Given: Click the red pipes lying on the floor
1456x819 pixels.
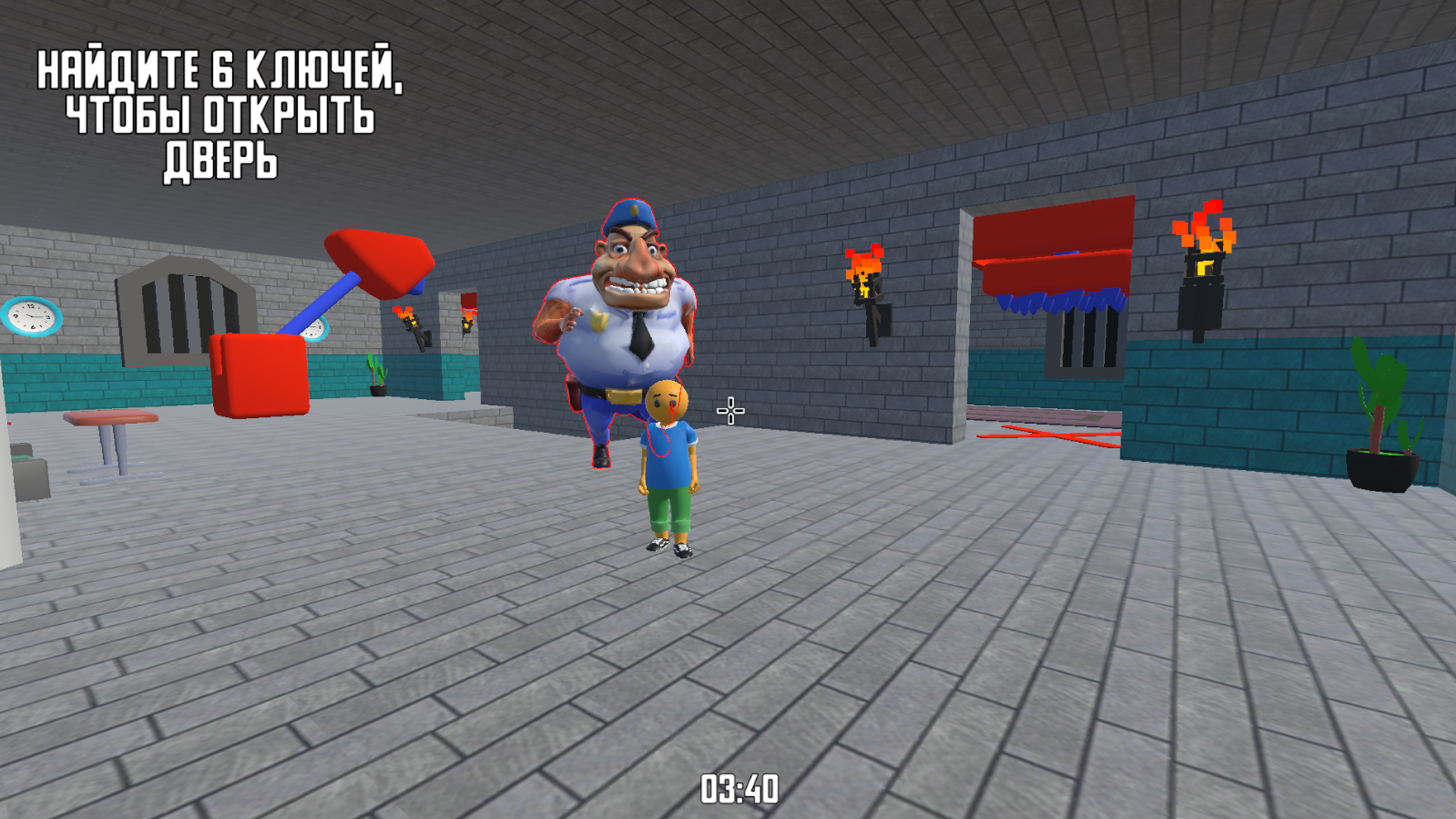Looking at the screenshot, I should pyautogui.click(x=1054, y=436).
